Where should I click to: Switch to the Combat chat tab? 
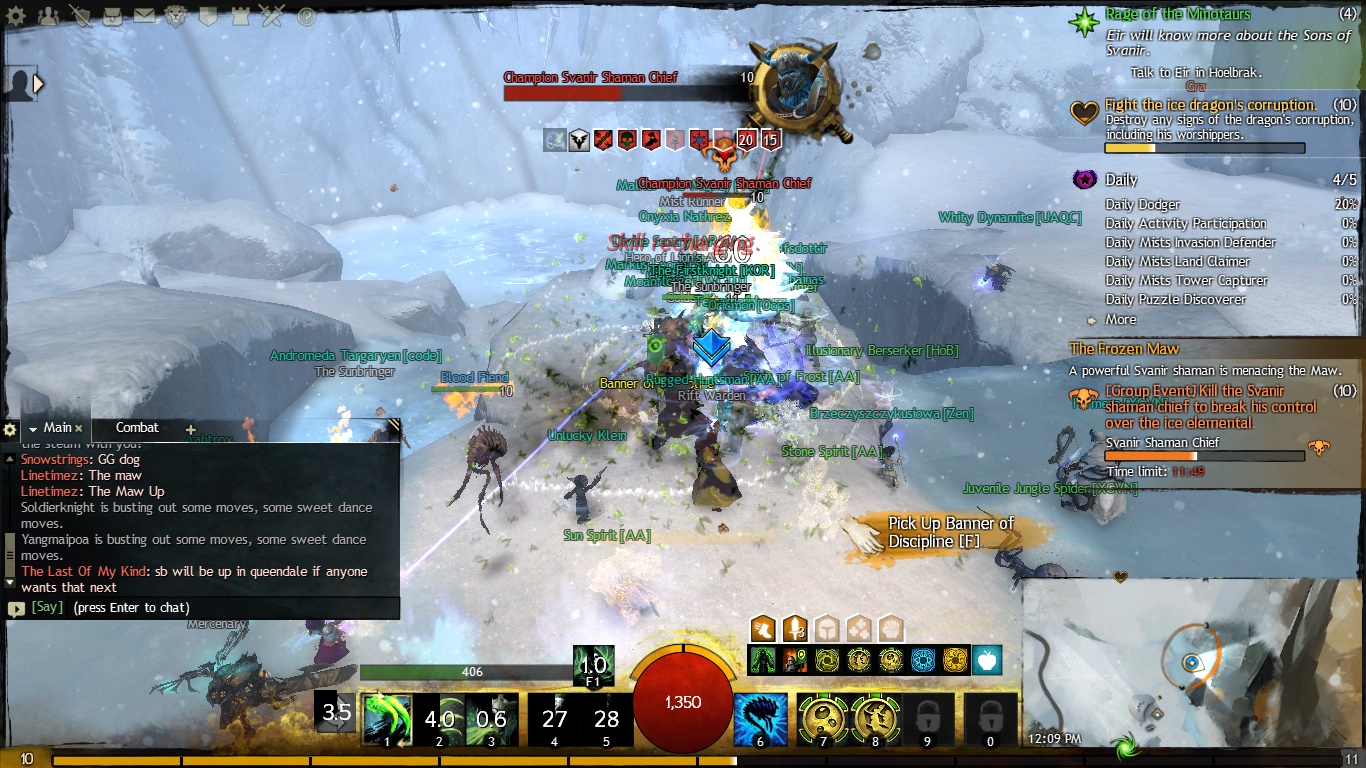pyautogui.click(x=137, y=428)
